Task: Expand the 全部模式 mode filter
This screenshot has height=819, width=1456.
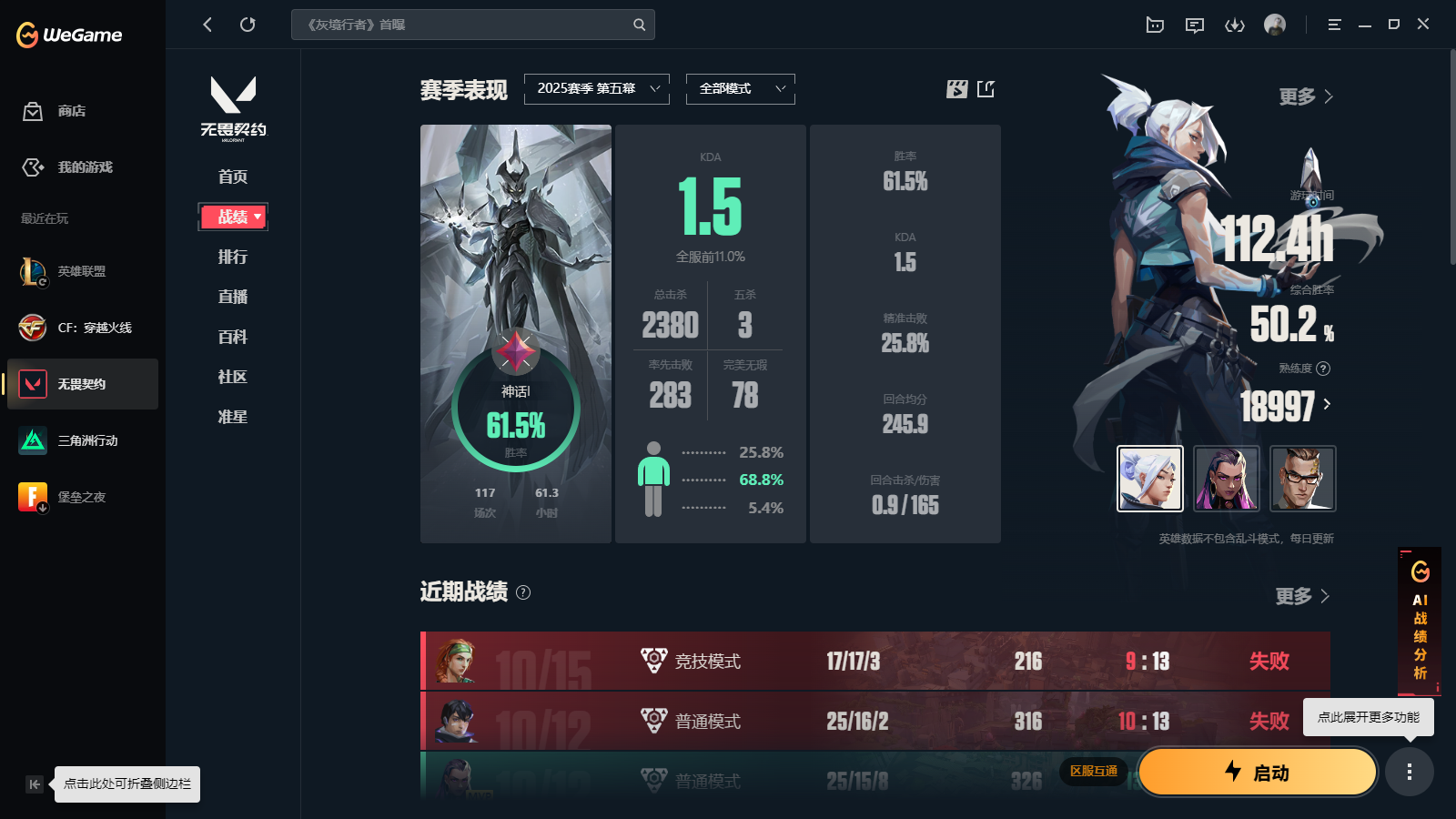Action: pyautogui.click(x=740, y=88)
